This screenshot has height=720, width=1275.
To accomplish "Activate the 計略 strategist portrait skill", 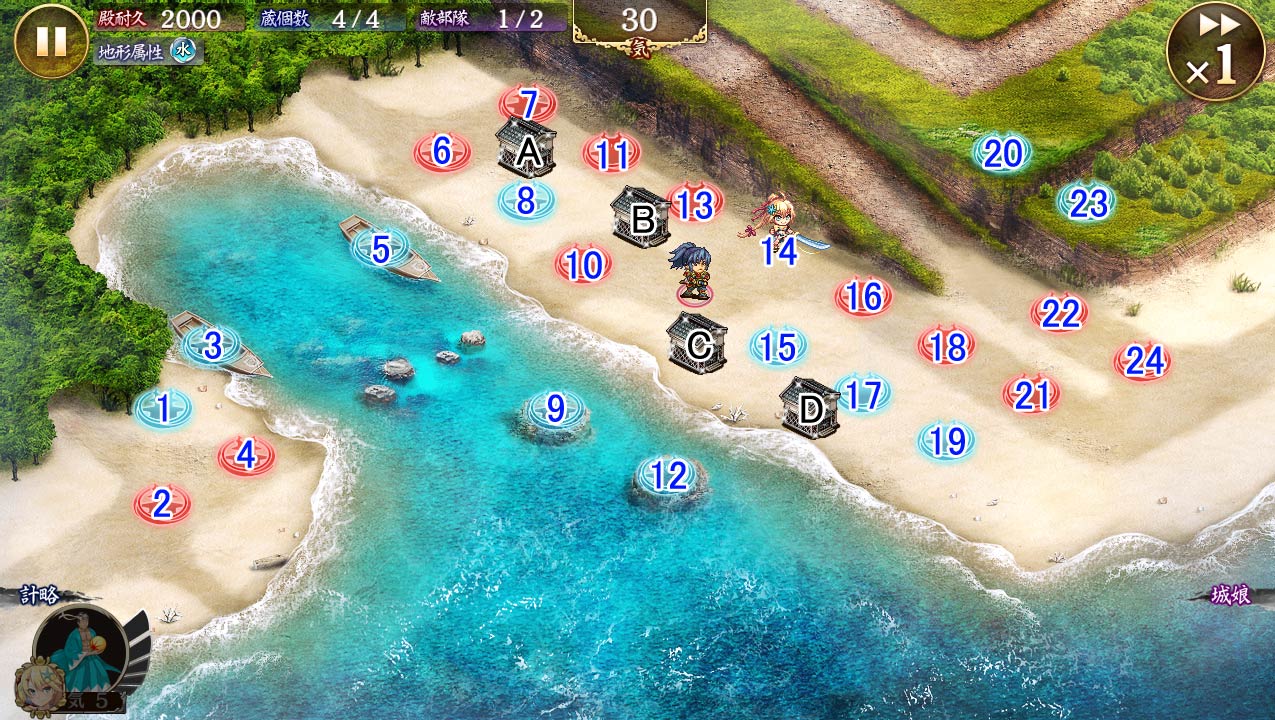I will 82,653.
